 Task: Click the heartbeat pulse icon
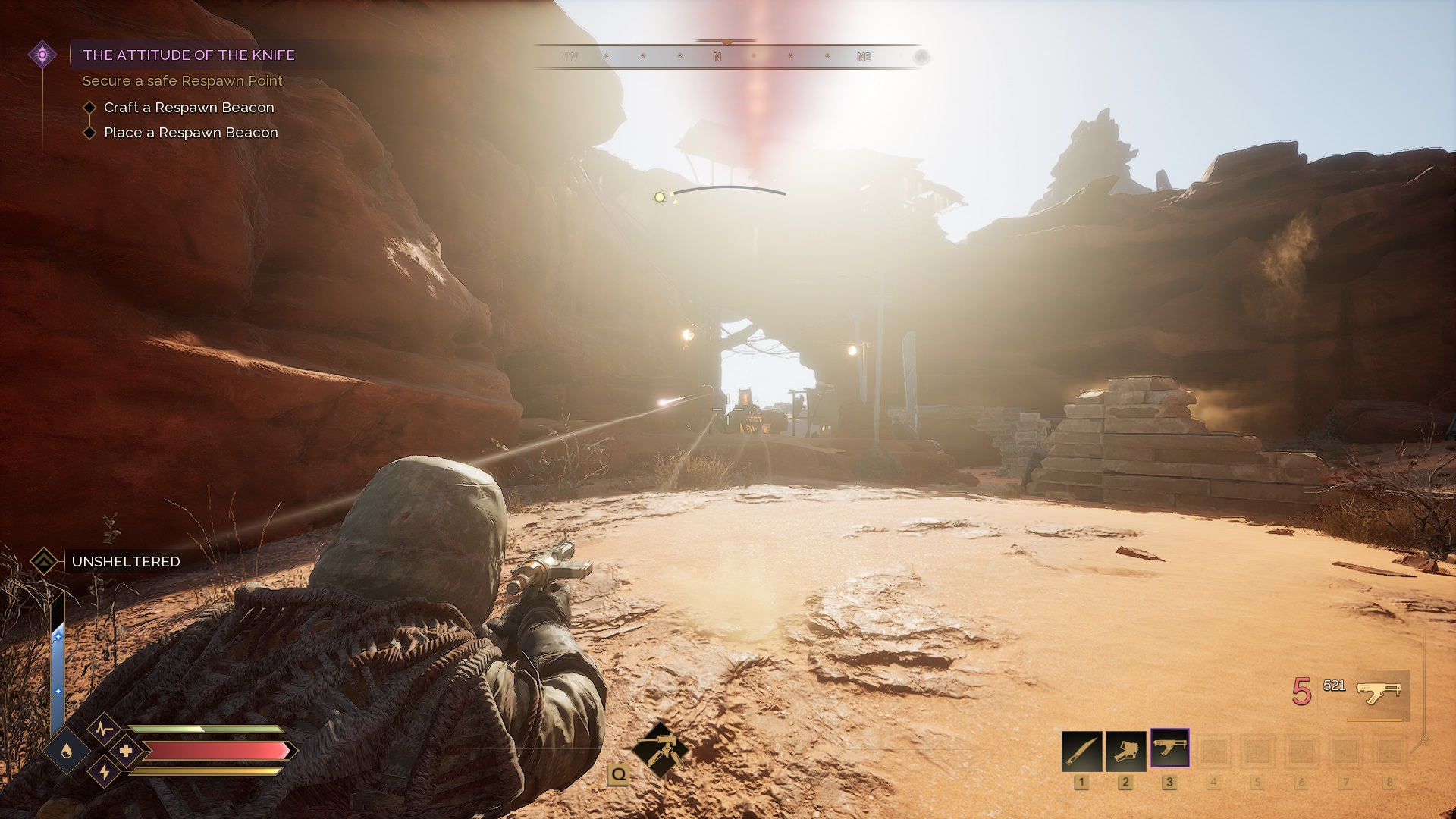pyautogui.click(x=105, y=730)
